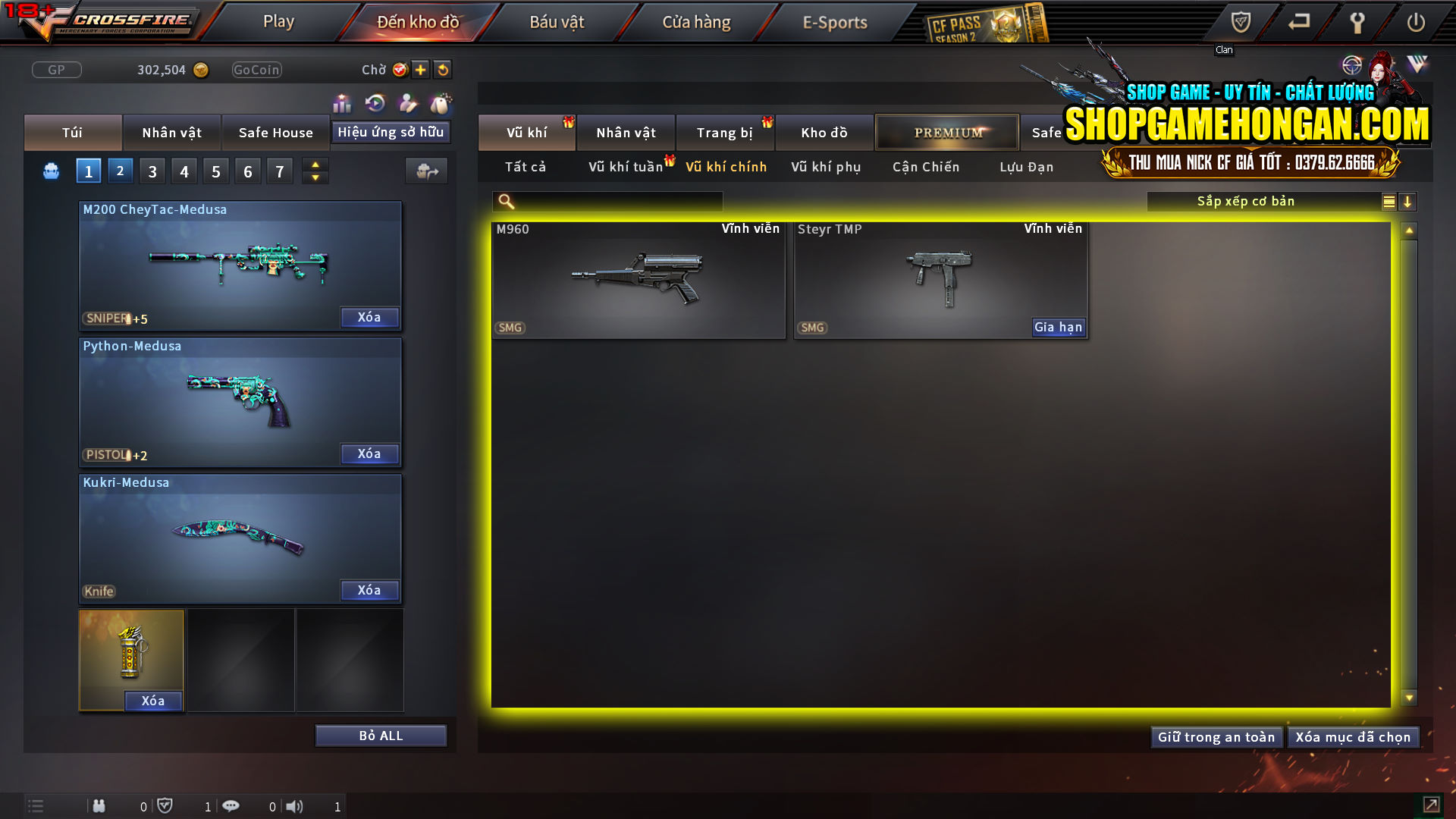The image size is (1456, 819).
Task: Click the magnifier icon in the weapon search bar
Action: (504, 202)
